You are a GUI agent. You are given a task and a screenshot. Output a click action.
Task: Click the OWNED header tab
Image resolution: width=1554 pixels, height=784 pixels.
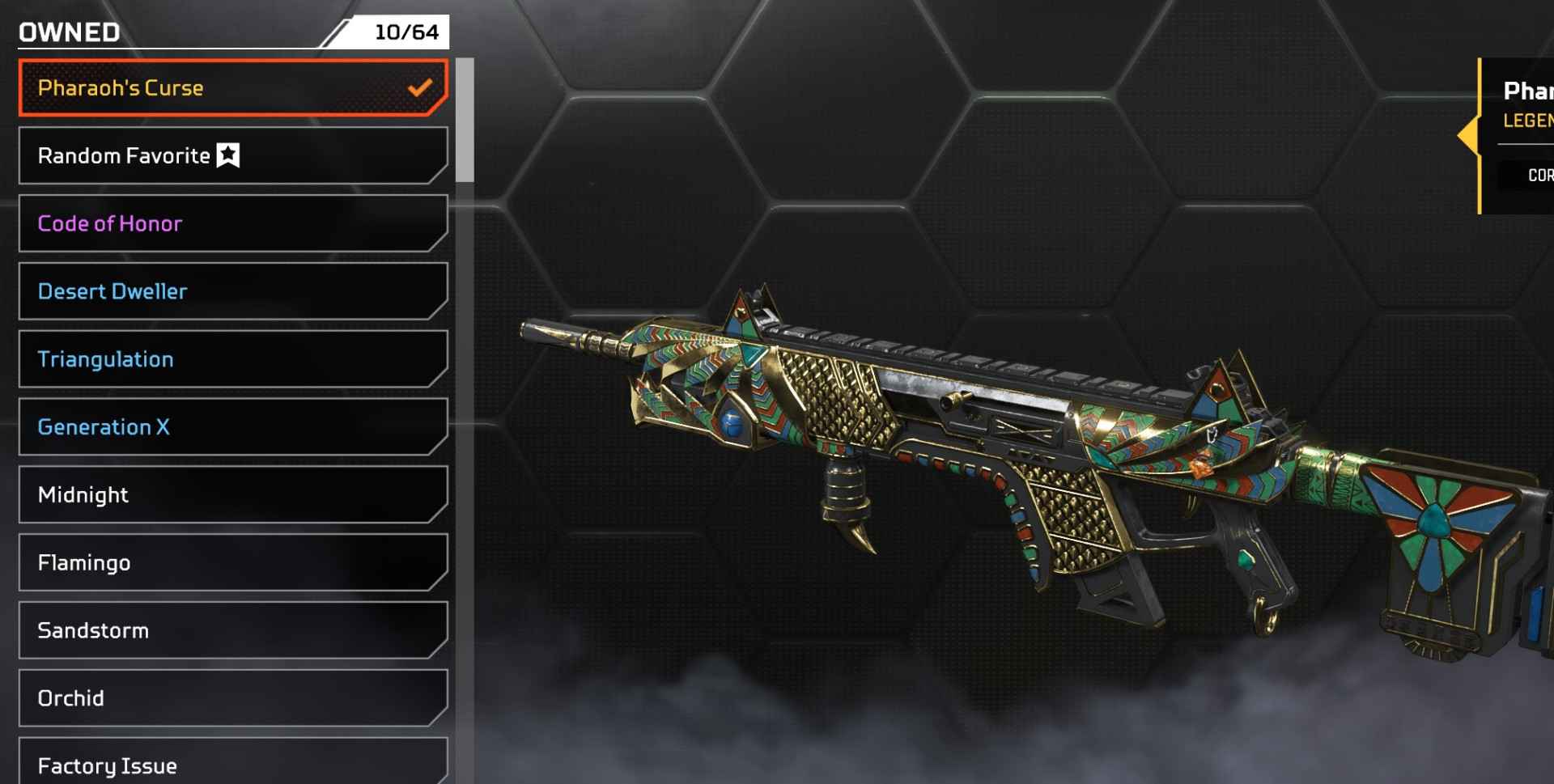(68, 31)
